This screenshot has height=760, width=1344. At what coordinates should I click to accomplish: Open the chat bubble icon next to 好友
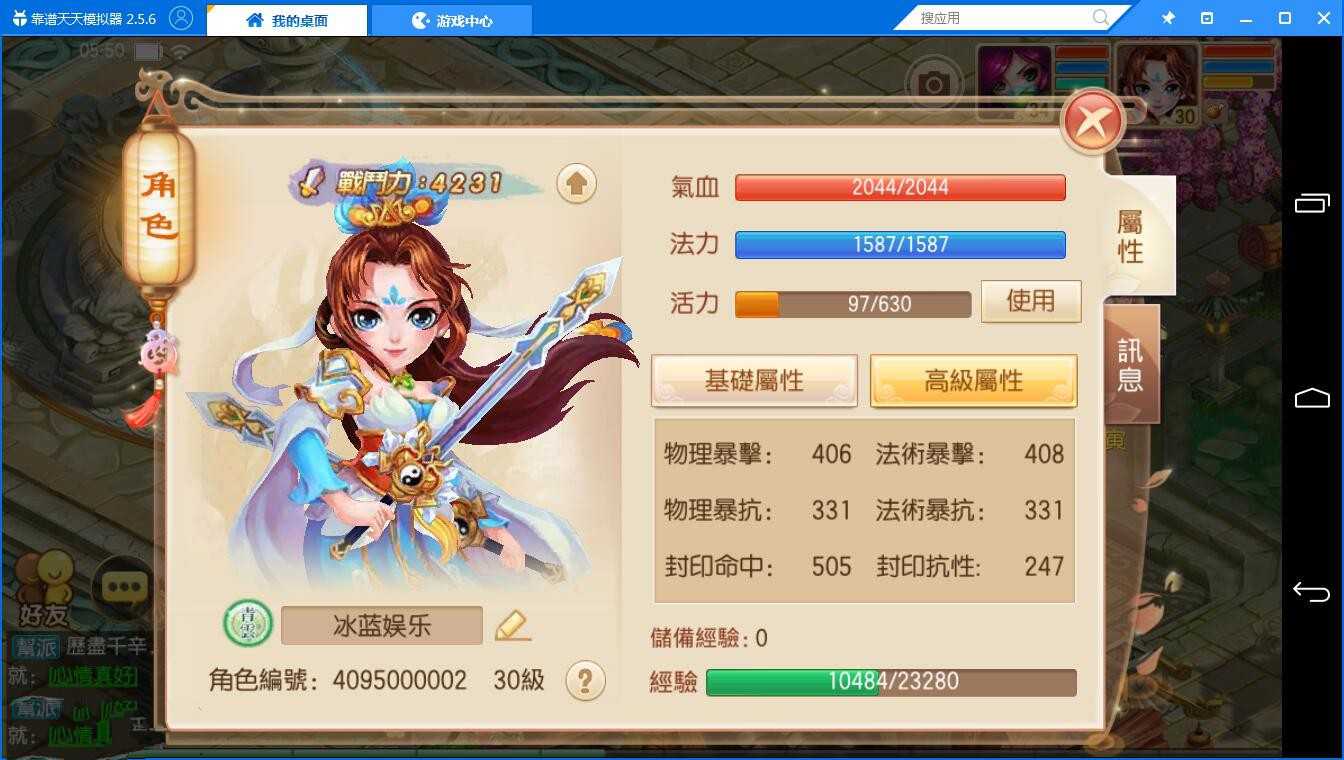click(124, 584)
